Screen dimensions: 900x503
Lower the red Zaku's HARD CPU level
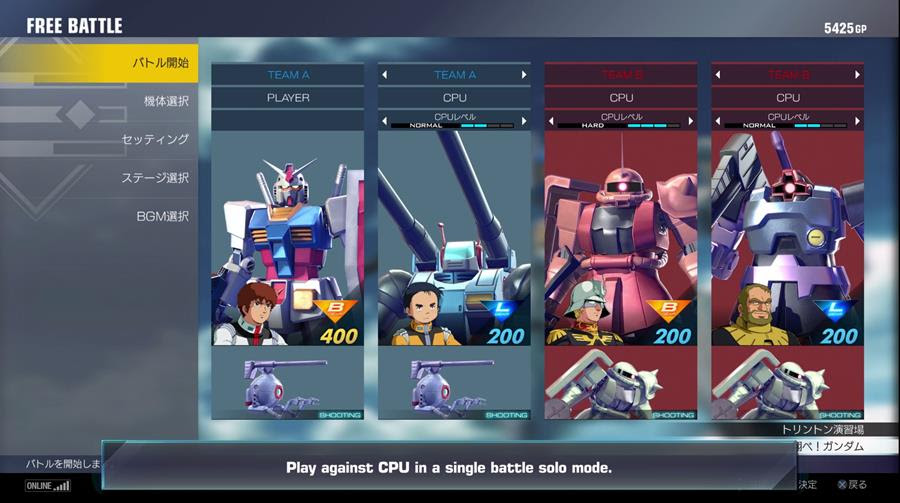(x=552, y=121)
